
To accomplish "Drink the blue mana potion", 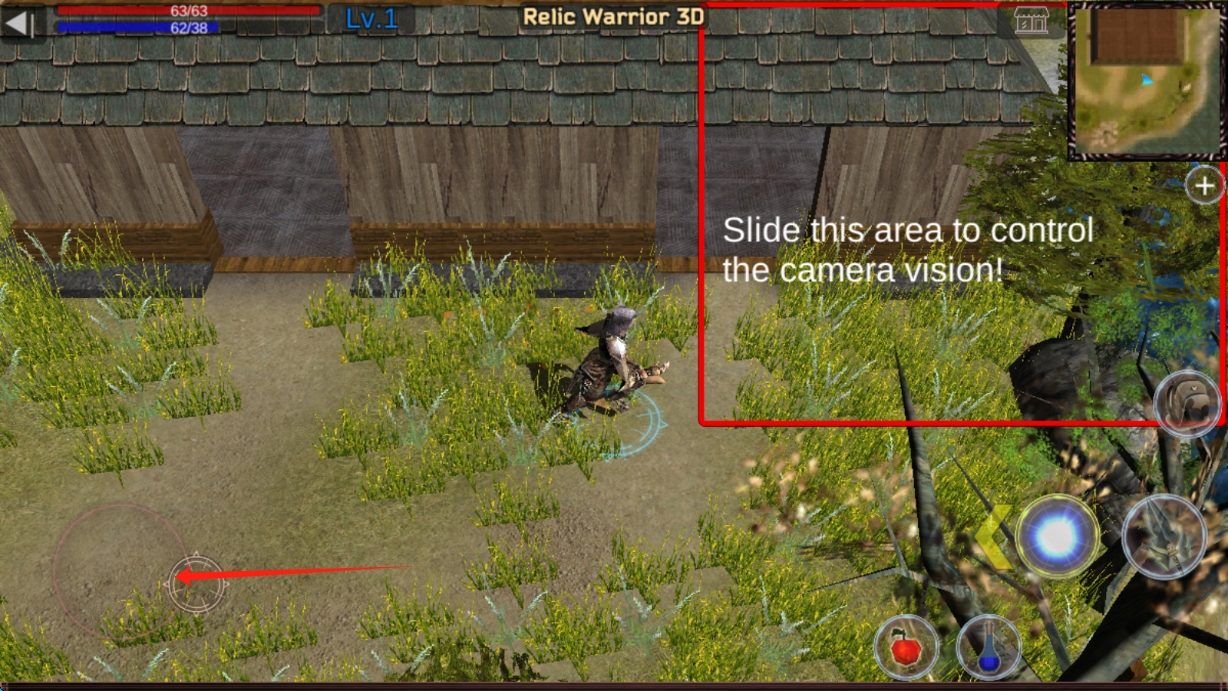I will [x=988, y=648].
